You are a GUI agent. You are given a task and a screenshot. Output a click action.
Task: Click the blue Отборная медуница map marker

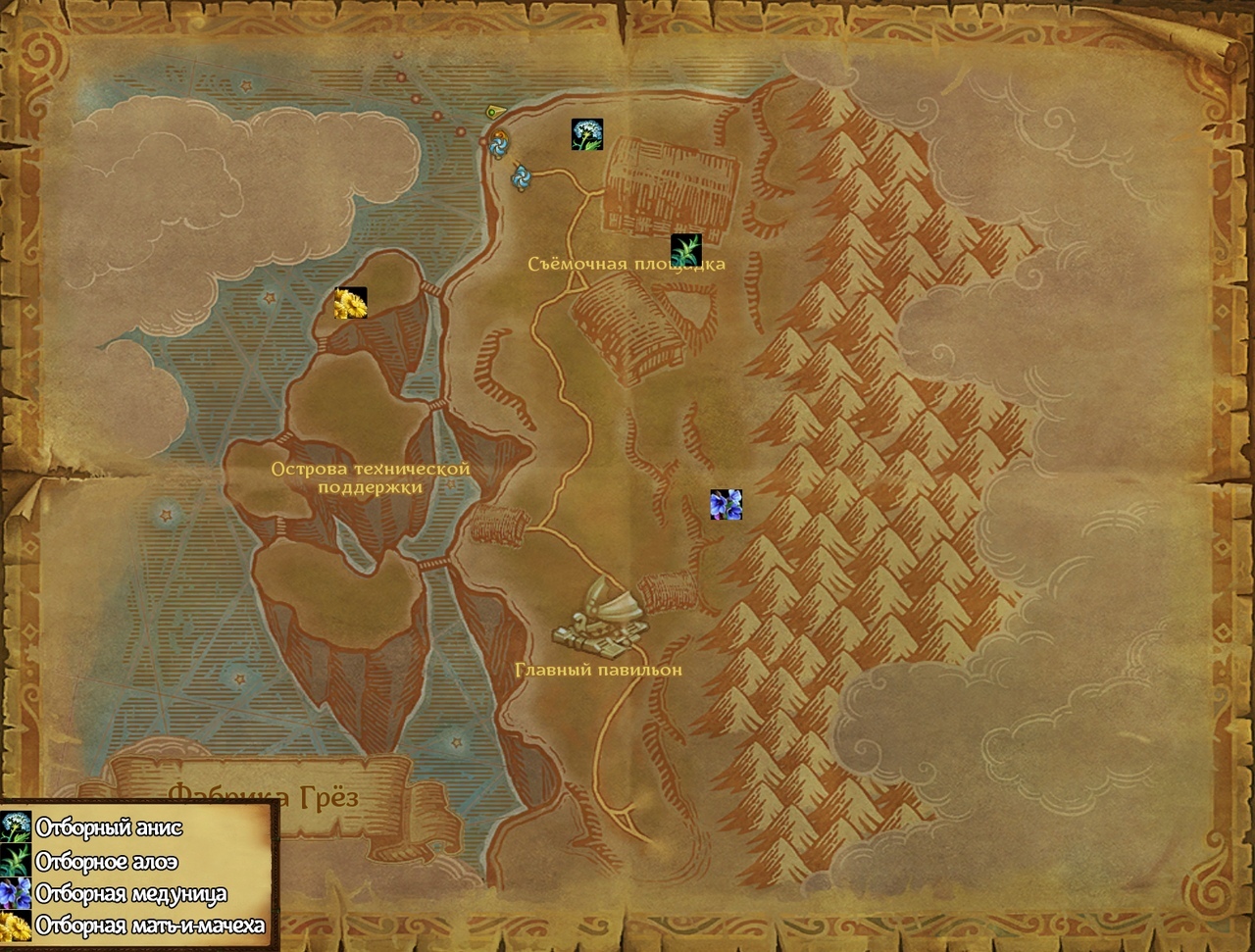click(726, 505)
